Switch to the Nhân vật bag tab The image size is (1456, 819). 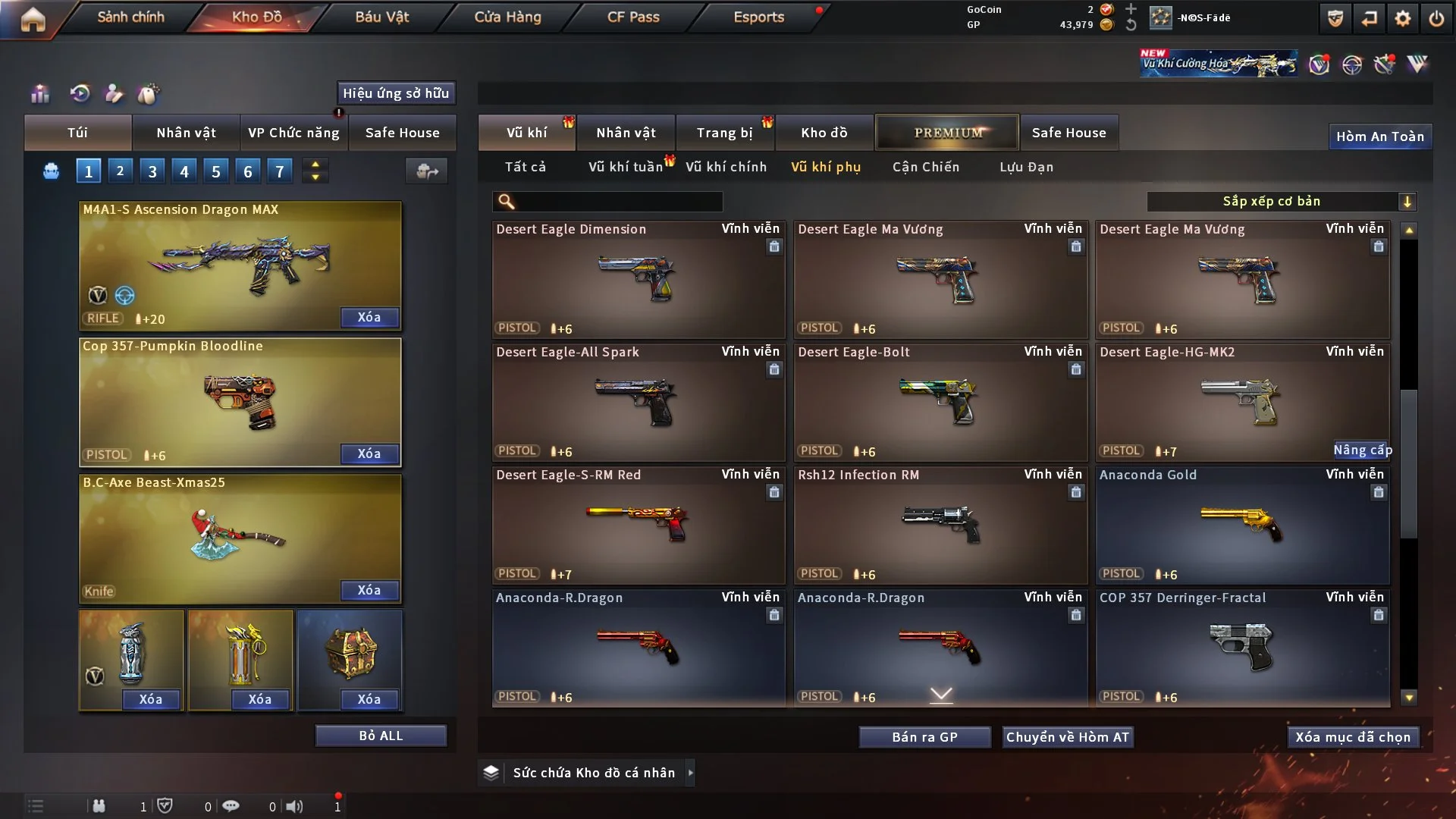186,133
